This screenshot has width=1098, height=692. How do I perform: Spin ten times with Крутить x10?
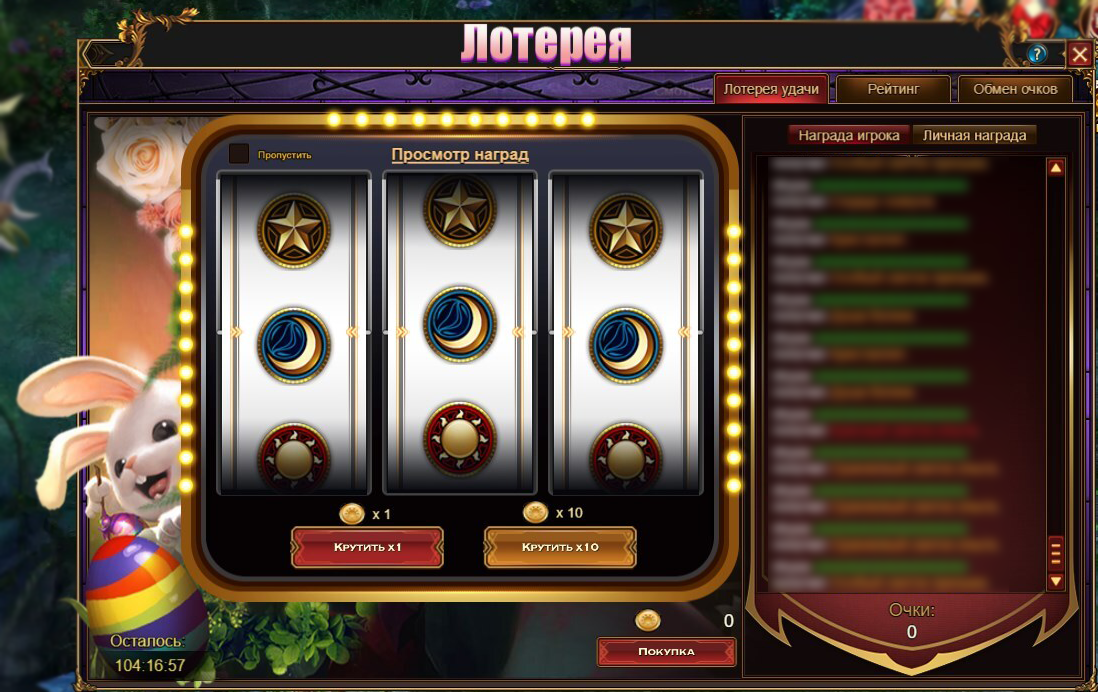[560, 548]
